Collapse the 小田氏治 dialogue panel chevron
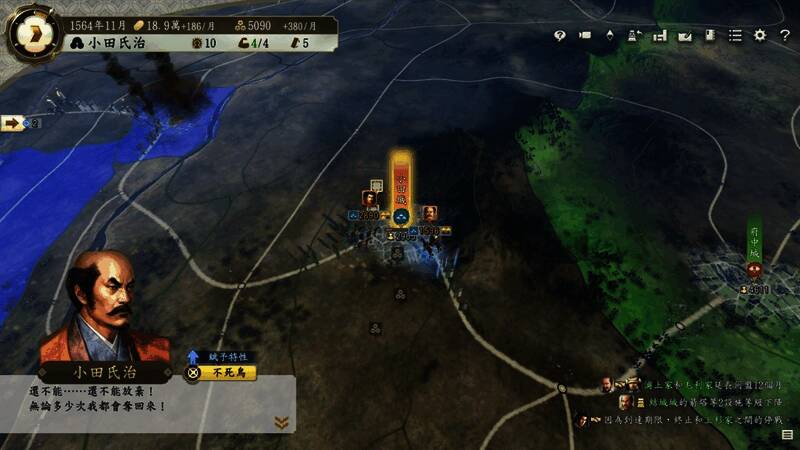 (282, 422)
